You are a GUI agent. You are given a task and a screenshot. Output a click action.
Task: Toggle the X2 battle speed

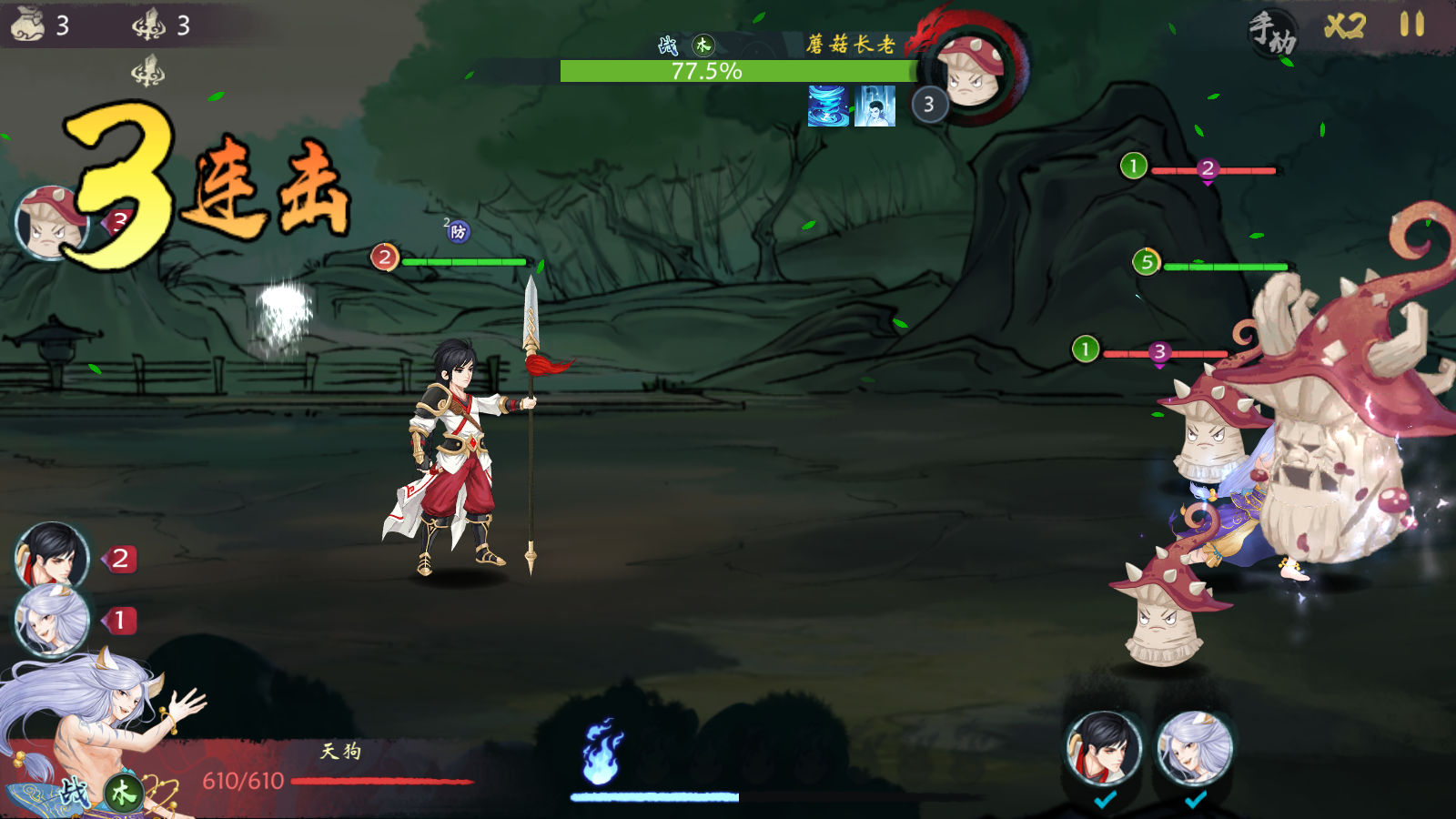(x=1344, y=25)
